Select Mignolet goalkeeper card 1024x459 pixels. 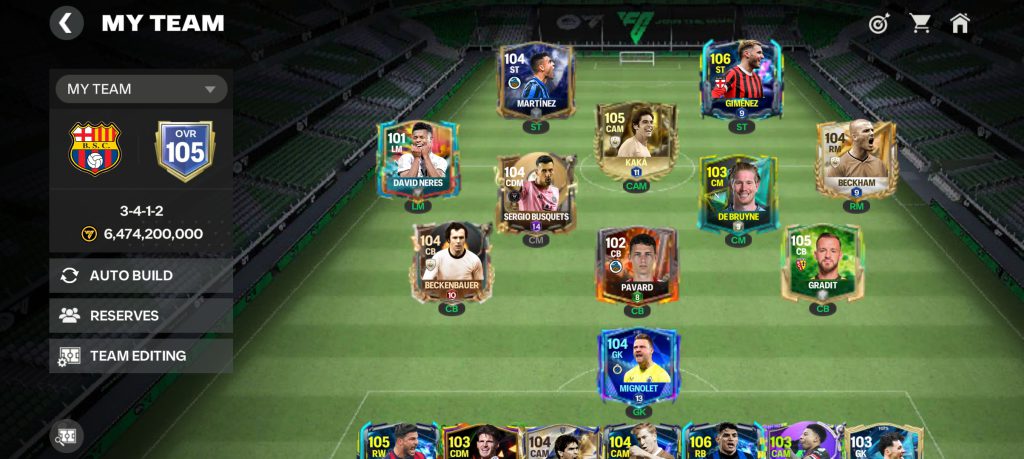tap(638, 365)
